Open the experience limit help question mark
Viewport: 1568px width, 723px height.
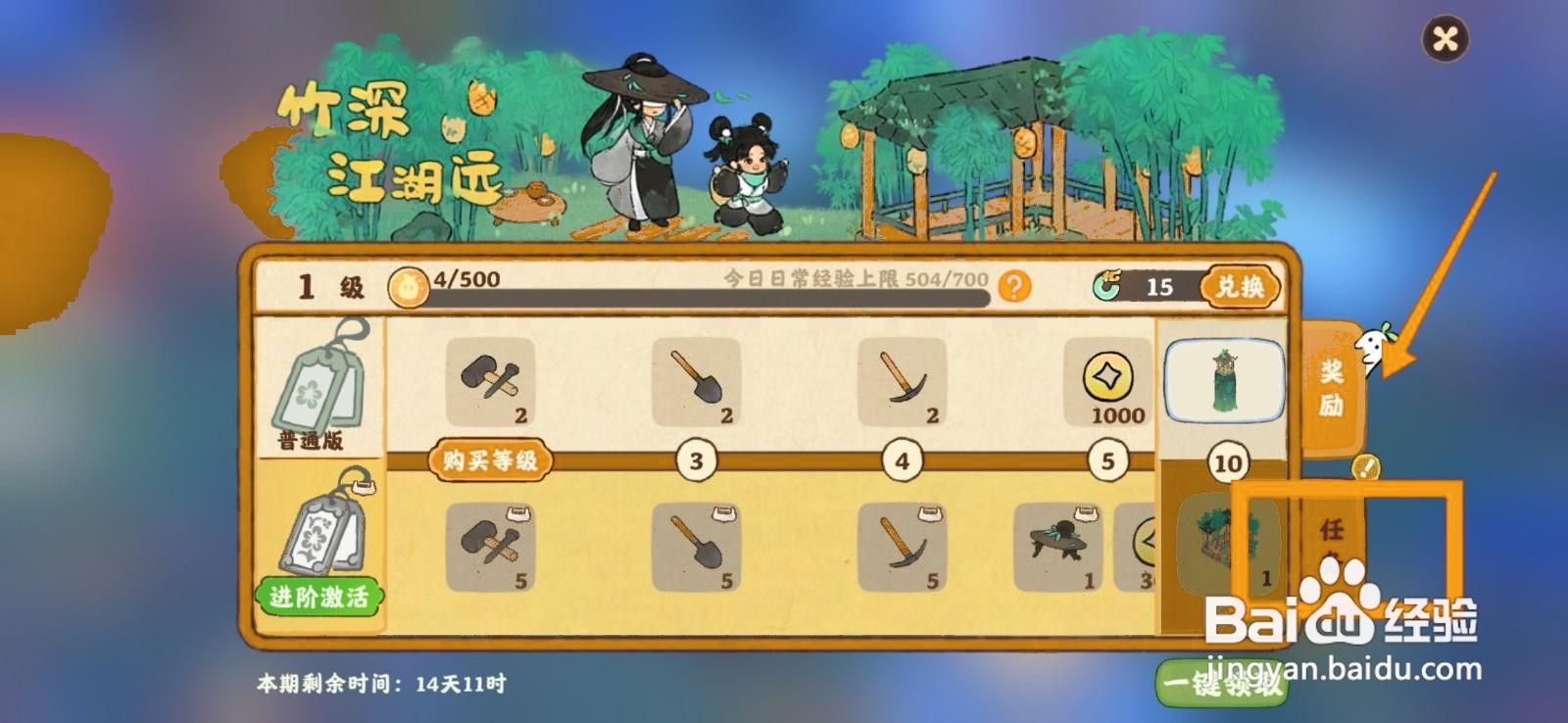click(x=1014, y=285)
